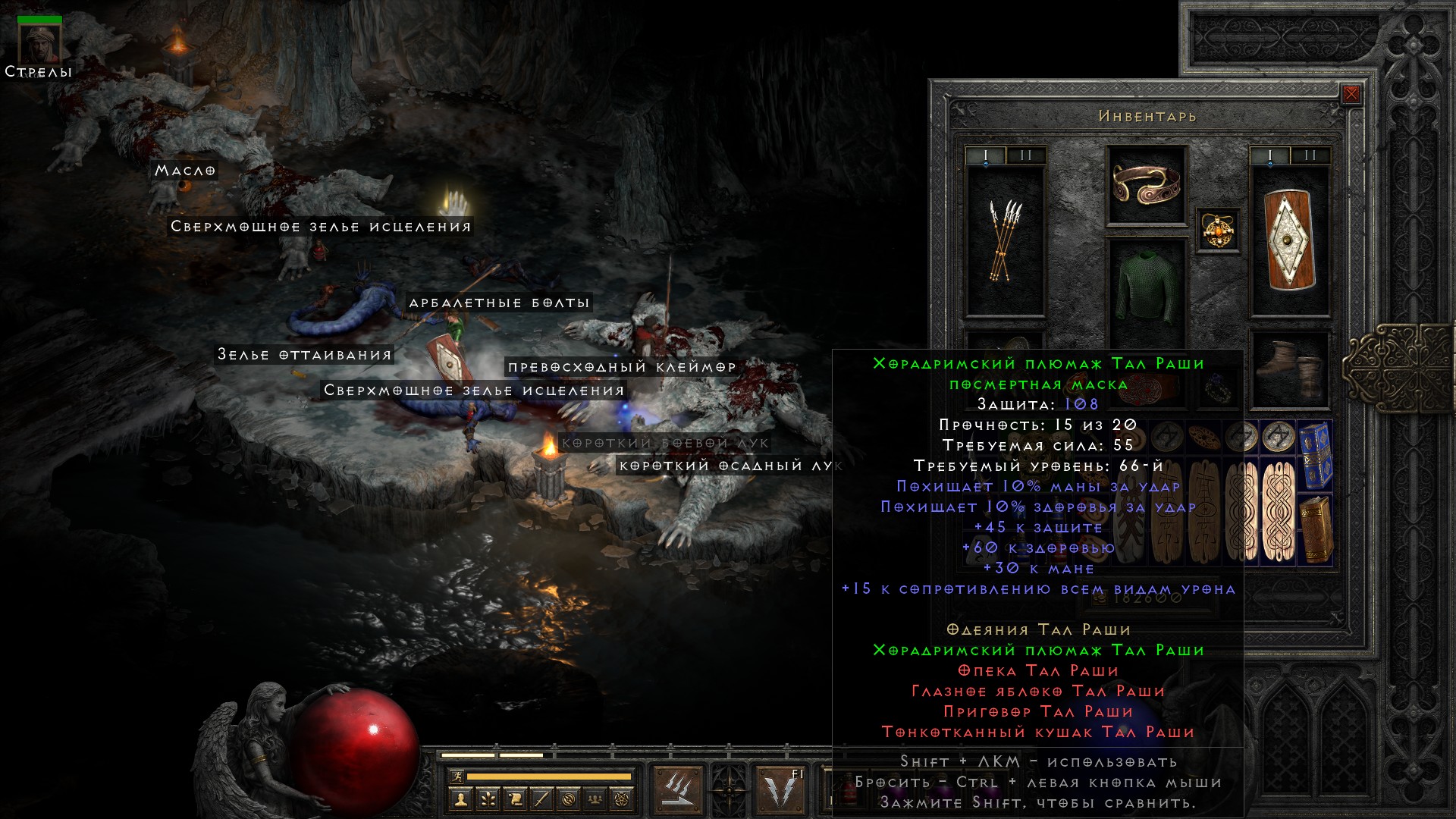The image size is (1456, 819).
Task: Toggle the run/walk button
Action: (x=456, y=777)
